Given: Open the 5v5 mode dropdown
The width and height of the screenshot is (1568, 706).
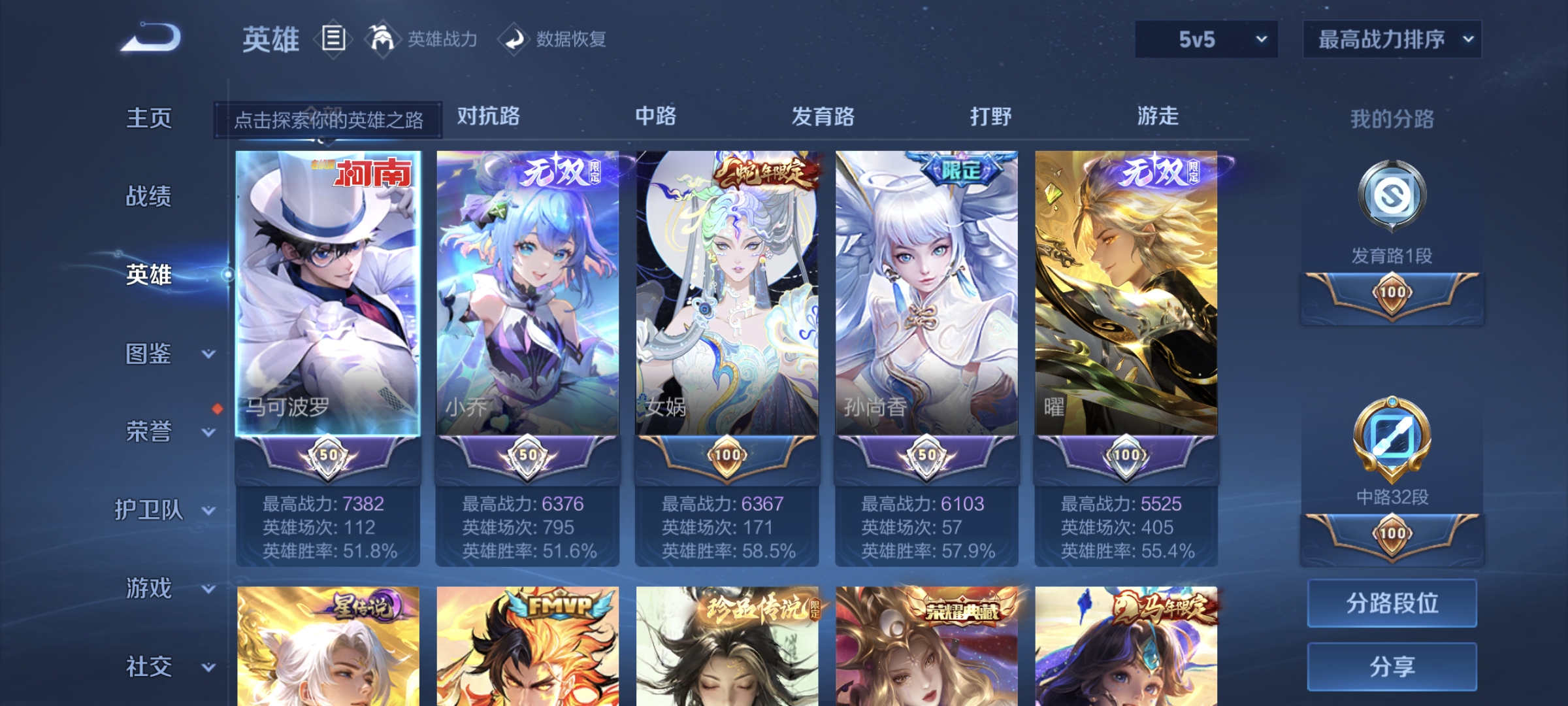Looking at the screenshot, I should click(1205, 39).
